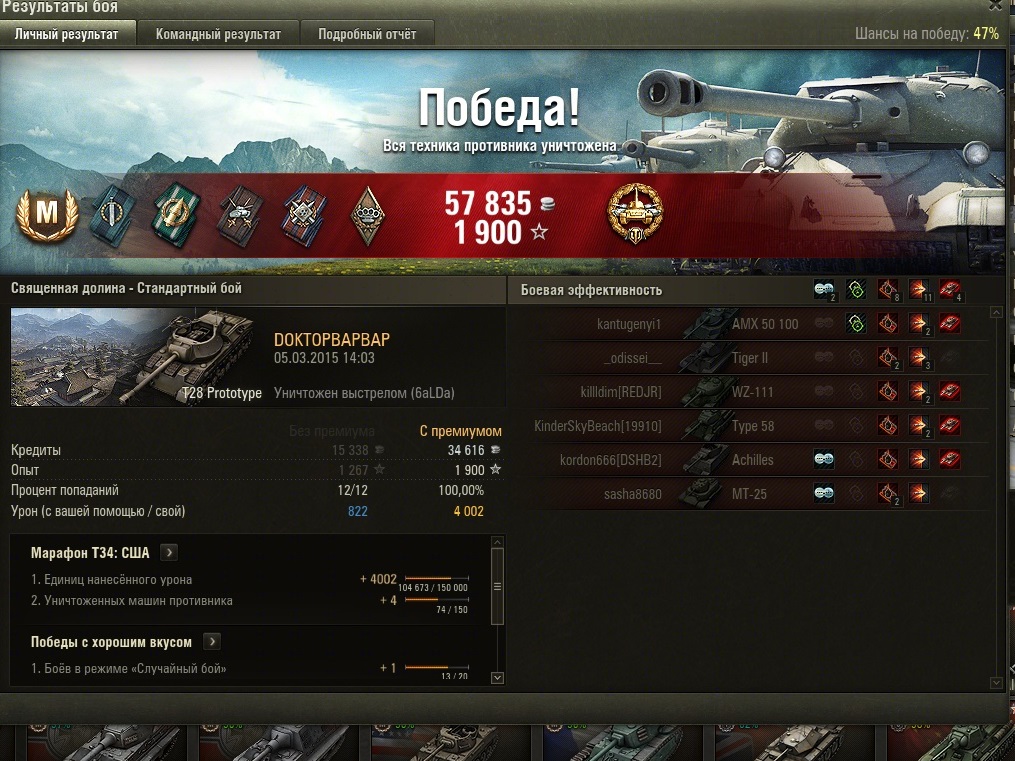Select the _odissei__ Tiger II row

tap(760, 358)
